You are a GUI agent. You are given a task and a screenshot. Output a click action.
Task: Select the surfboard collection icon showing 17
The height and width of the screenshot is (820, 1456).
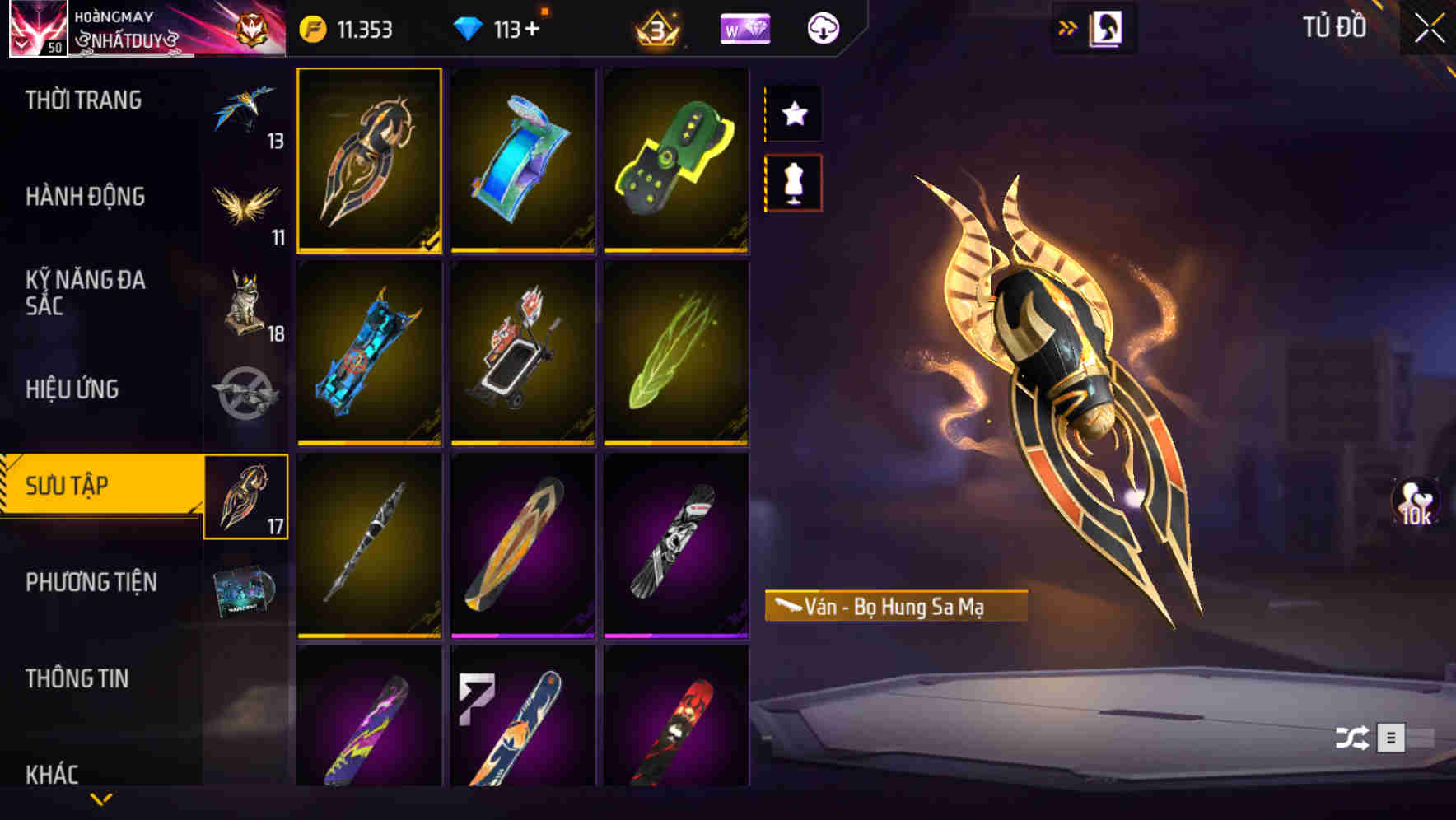point(247,498)
